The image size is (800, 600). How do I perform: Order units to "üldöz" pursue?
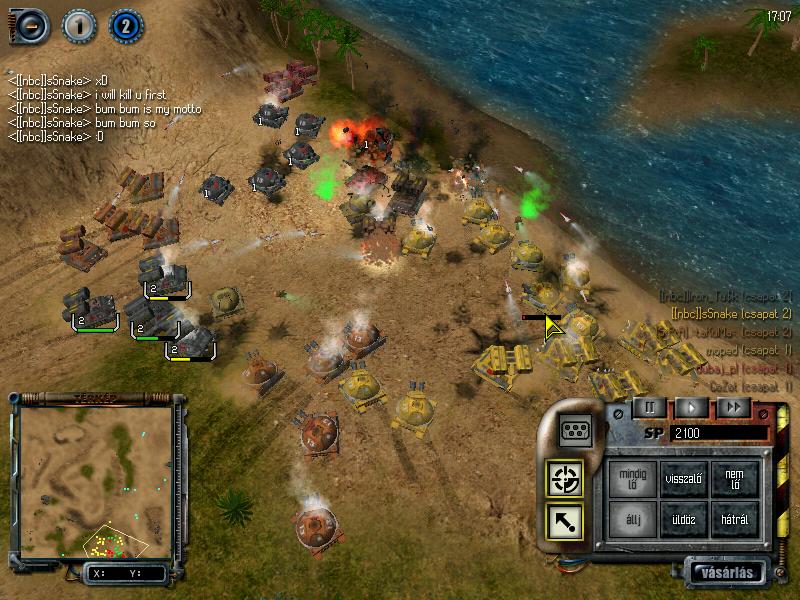pos(684,519)
